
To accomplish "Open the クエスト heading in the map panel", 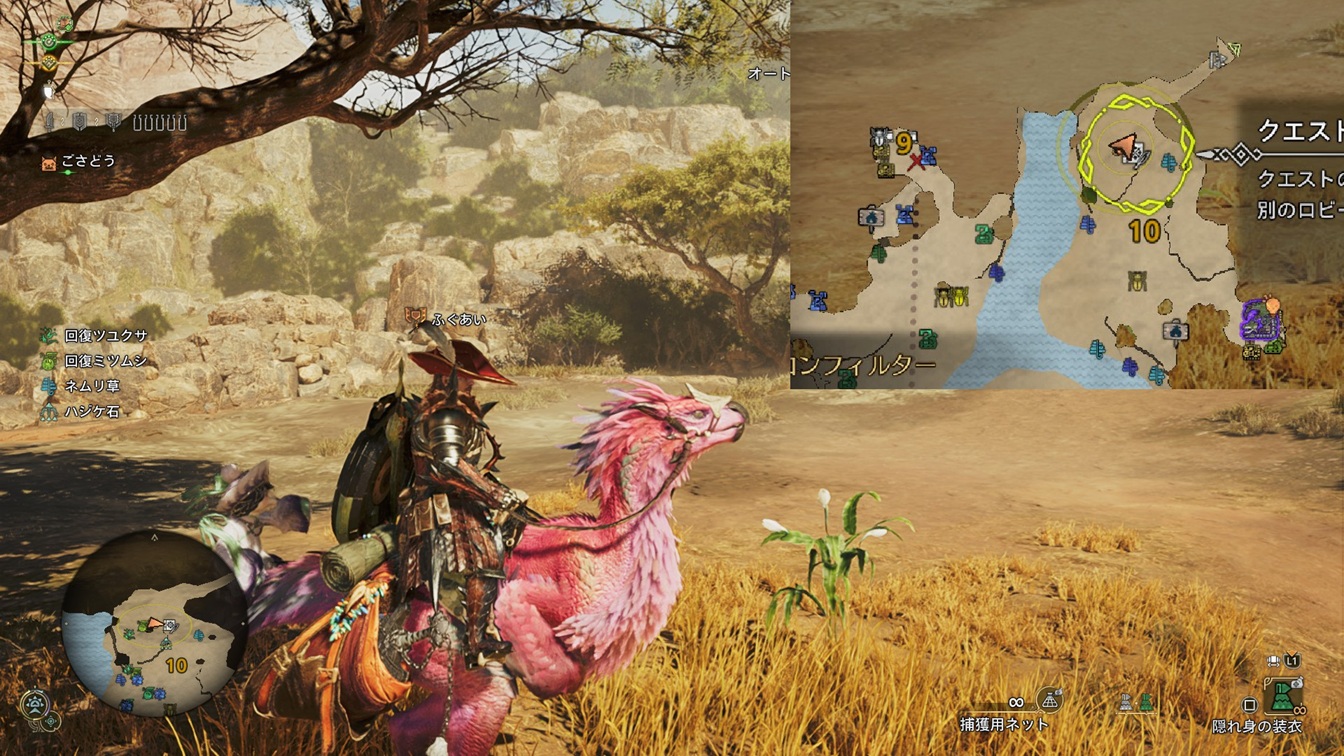I will tap(1298, 132).
